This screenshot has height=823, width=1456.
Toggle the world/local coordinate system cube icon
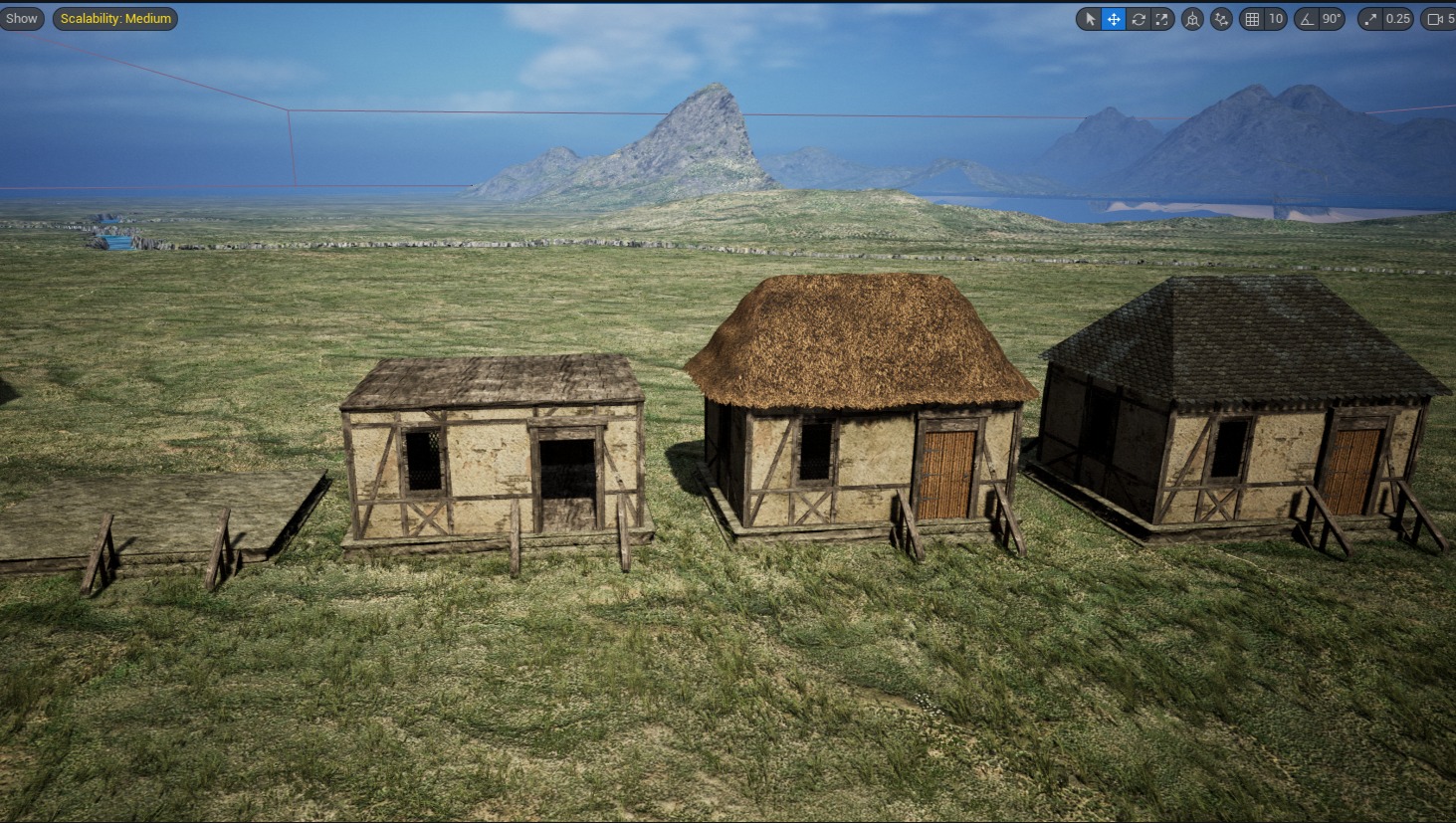pos(1192,19)
